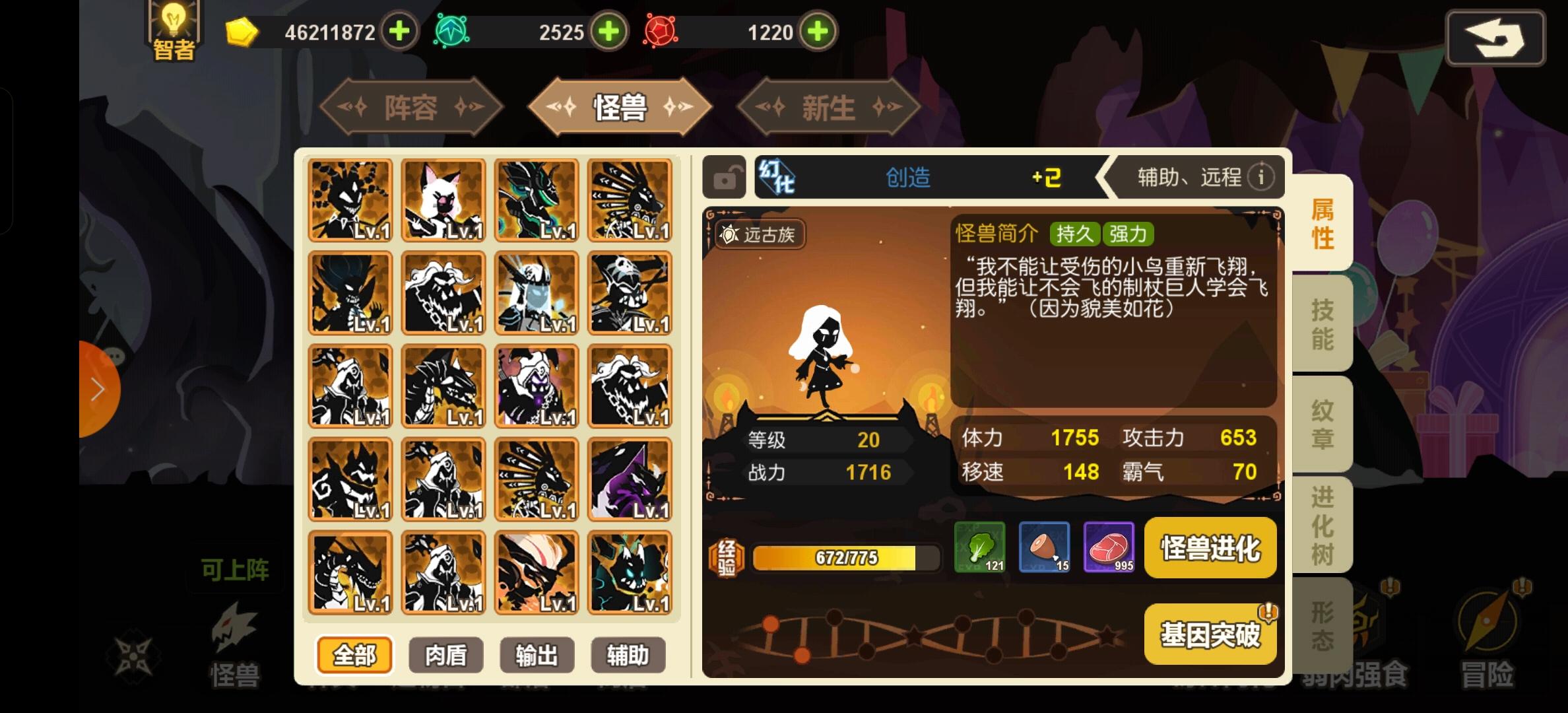Feed the vegetable food item

(x=979, y=548)
